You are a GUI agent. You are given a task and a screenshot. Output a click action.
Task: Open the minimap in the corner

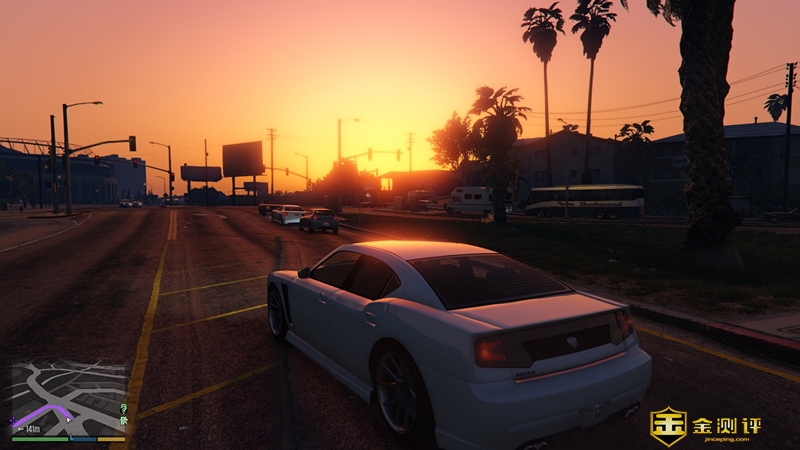68,398
